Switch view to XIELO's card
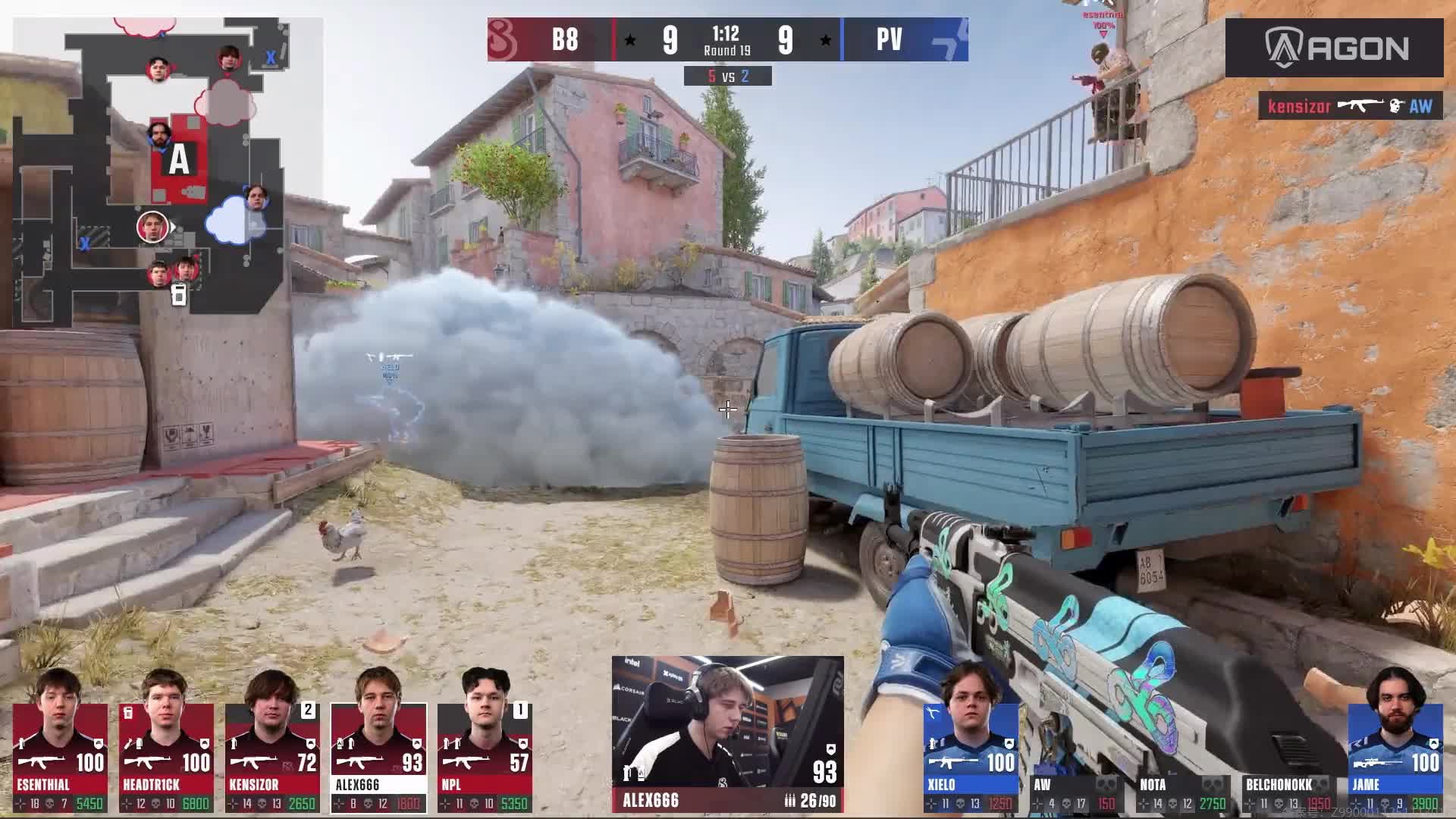This screenshot has height=819, width=1456. click(x=971, y=757)
